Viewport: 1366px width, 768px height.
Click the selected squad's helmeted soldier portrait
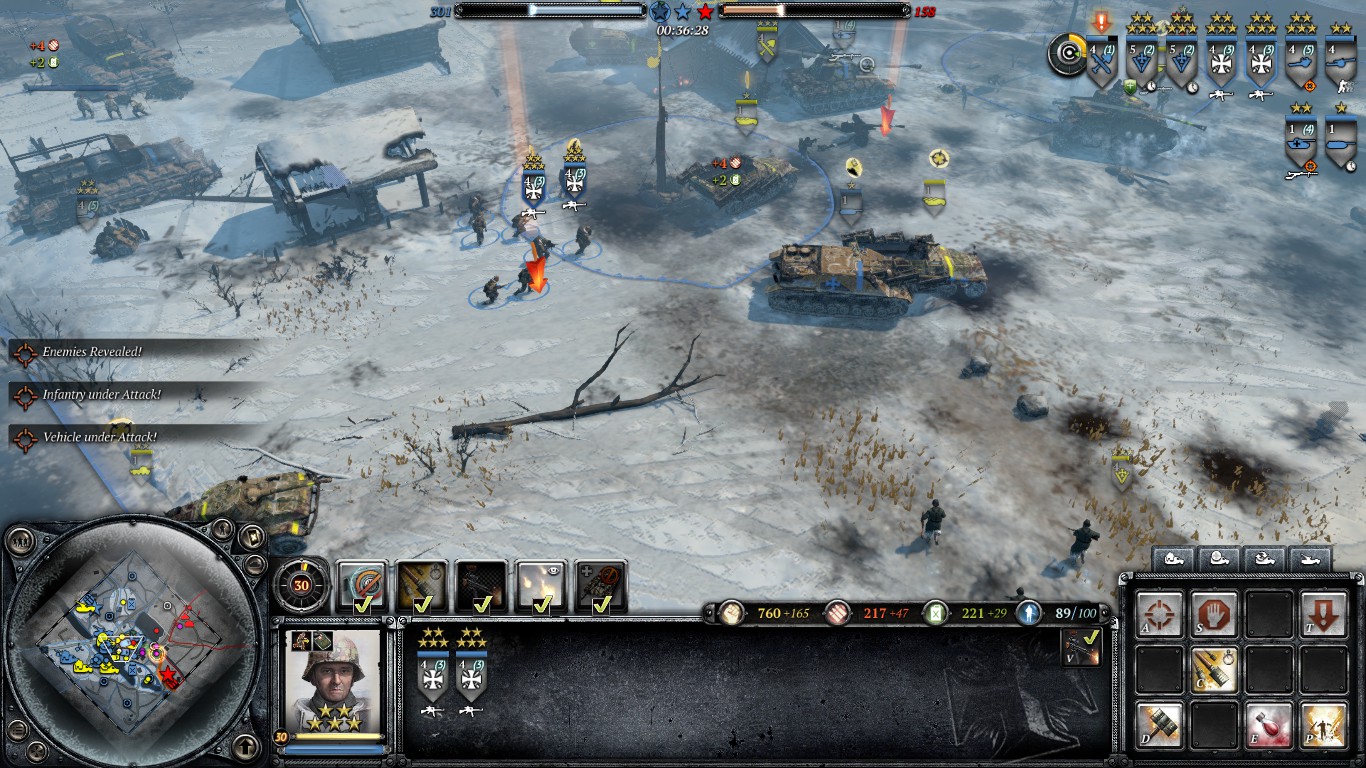tap(333, 680)
